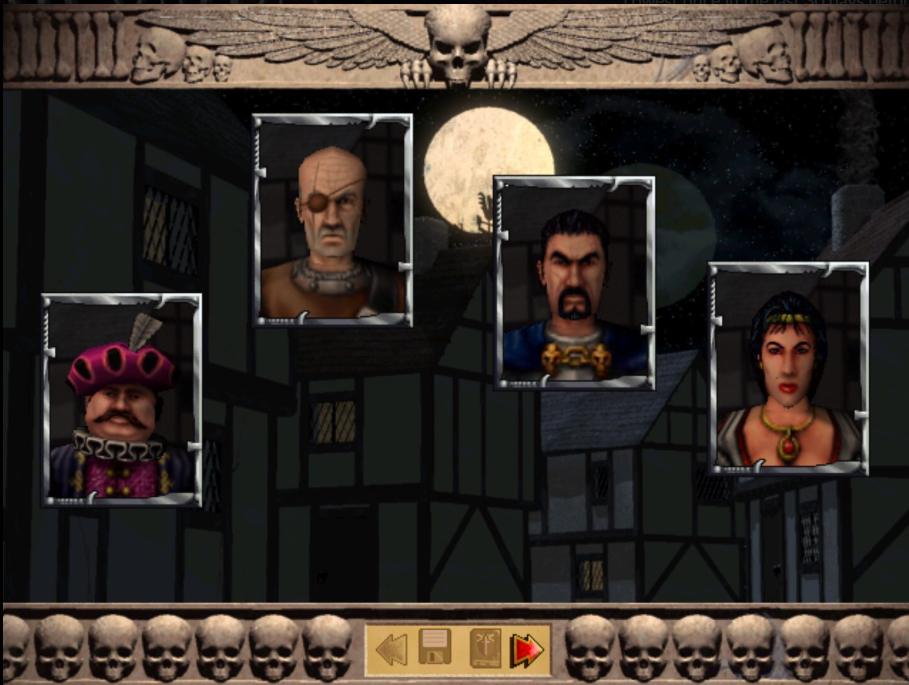The image size is (909, 685).
Task: Go back with the left double-arrow button
Action: (391, 650)
